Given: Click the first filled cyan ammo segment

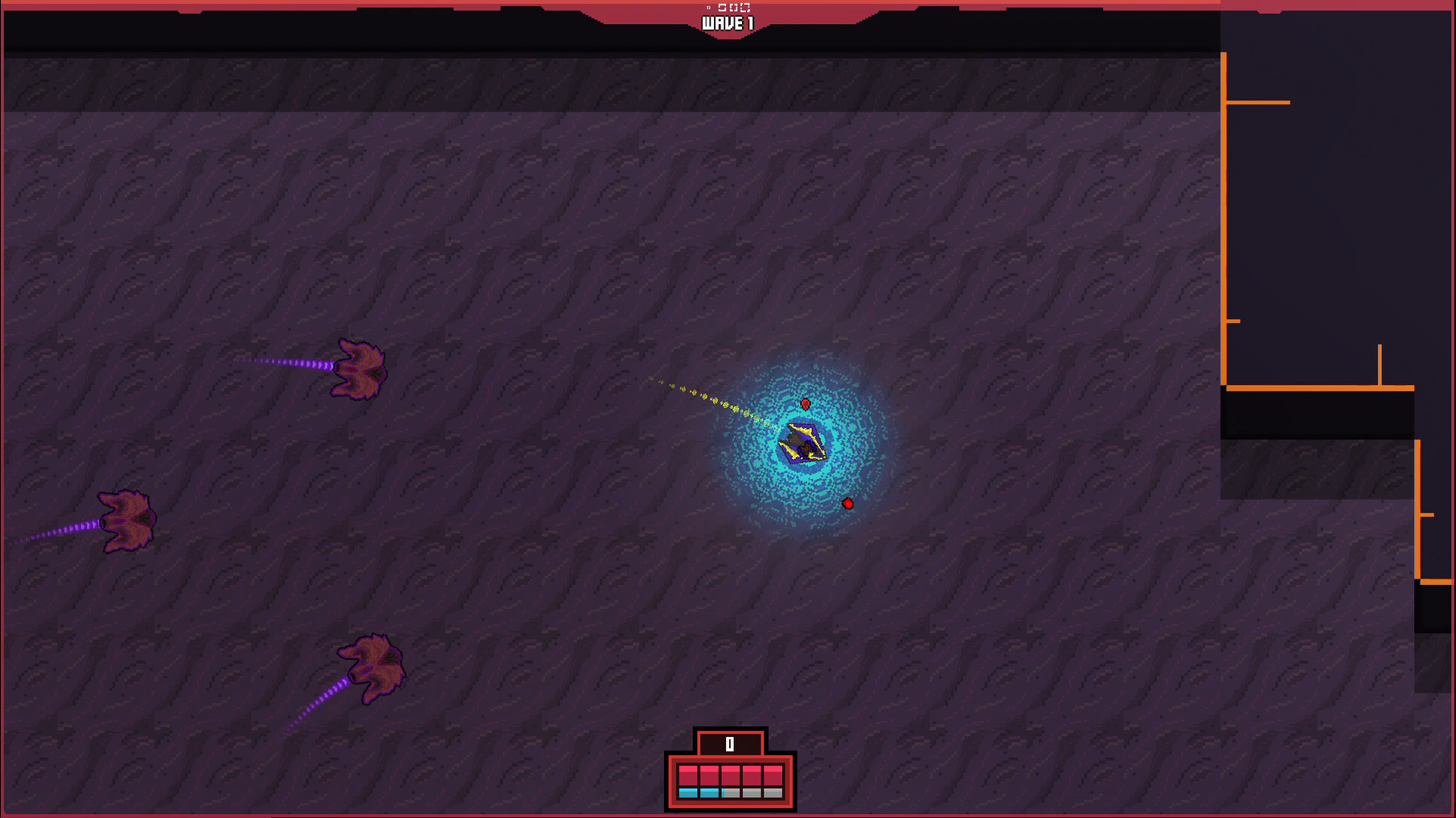Looking at the screenshot, I should [x=687, y=793].
